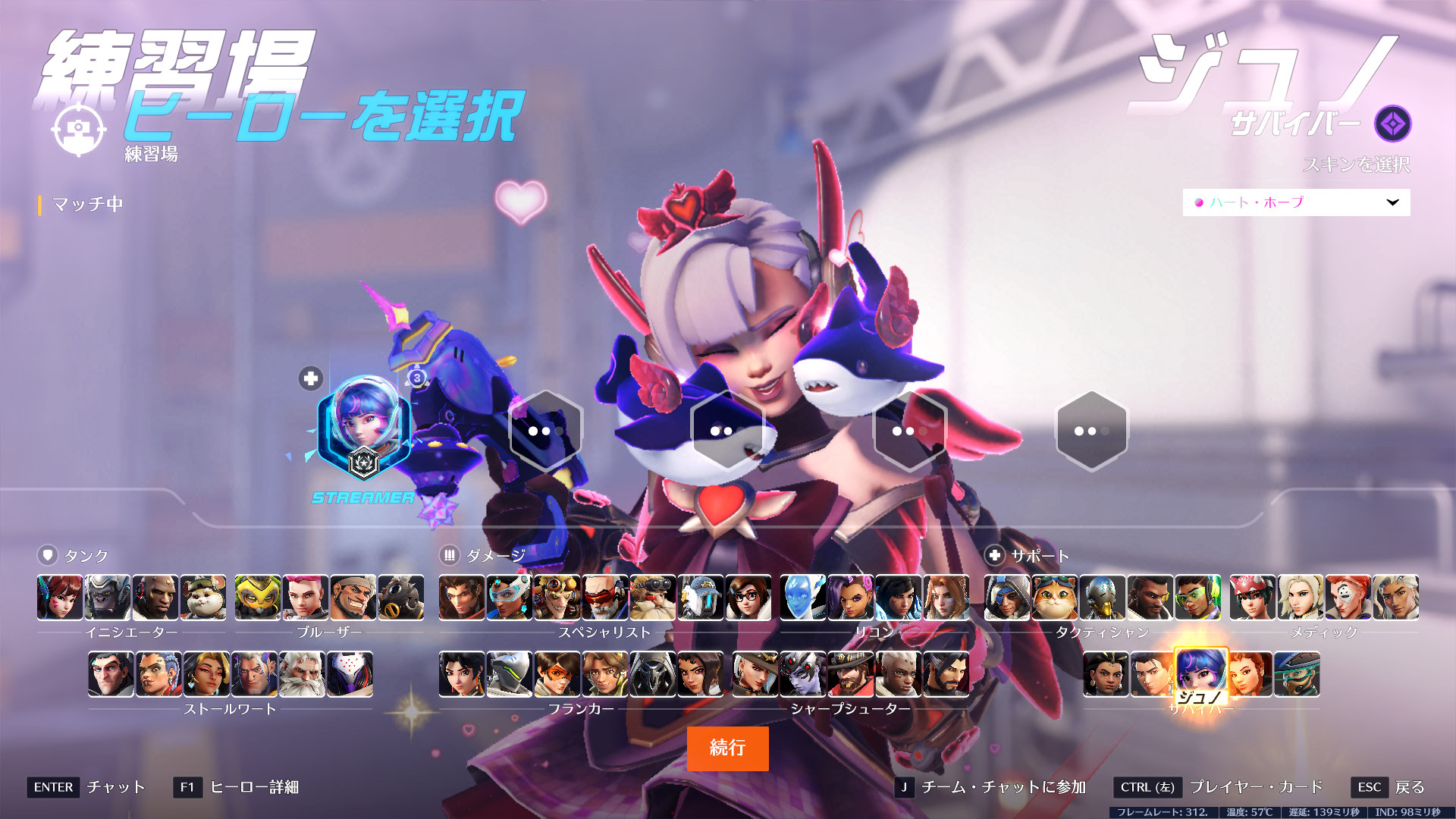Choose Echo's blue-faced portrait
Viewport: 1456px width, 819px height.
[803, 597]
